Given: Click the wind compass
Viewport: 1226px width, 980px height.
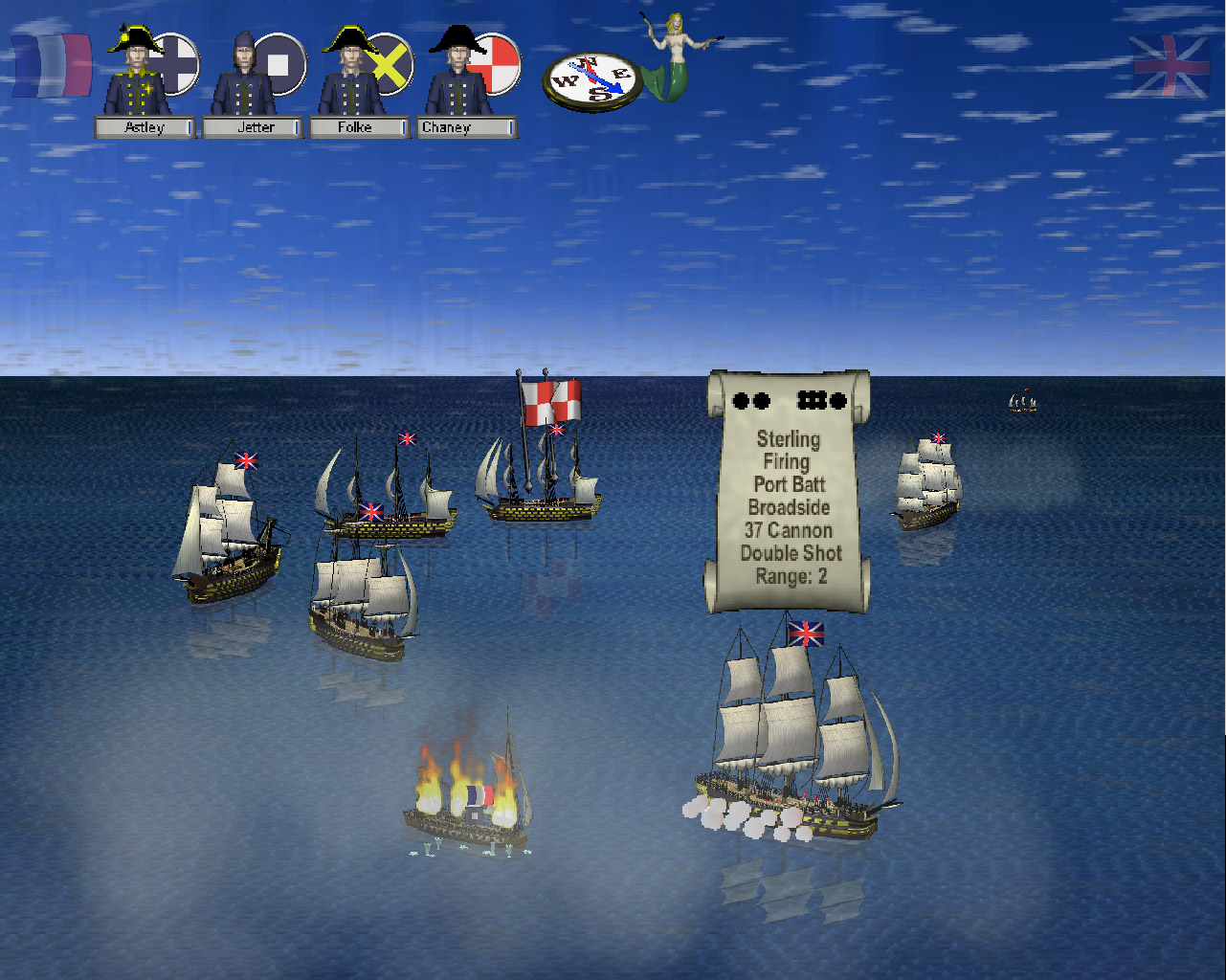Looking at the screenshot, I should tap(592, 81).
